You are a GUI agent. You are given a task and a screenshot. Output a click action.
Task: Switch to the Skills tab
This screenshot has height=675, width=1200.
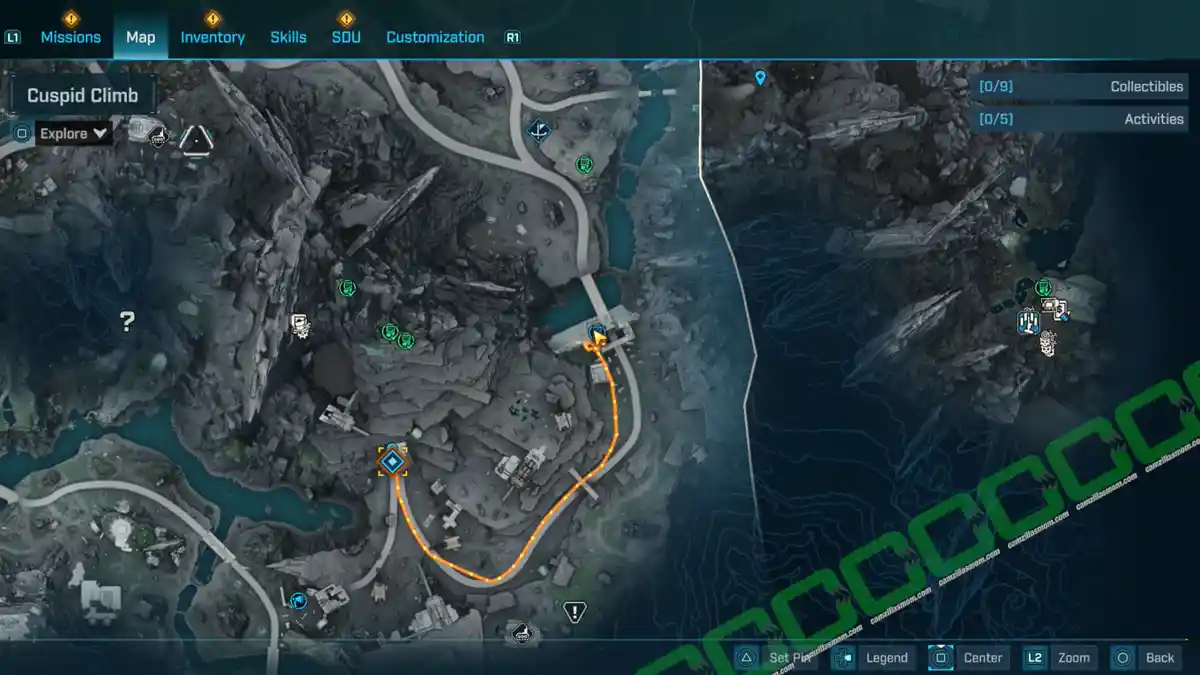pos(288,37)
